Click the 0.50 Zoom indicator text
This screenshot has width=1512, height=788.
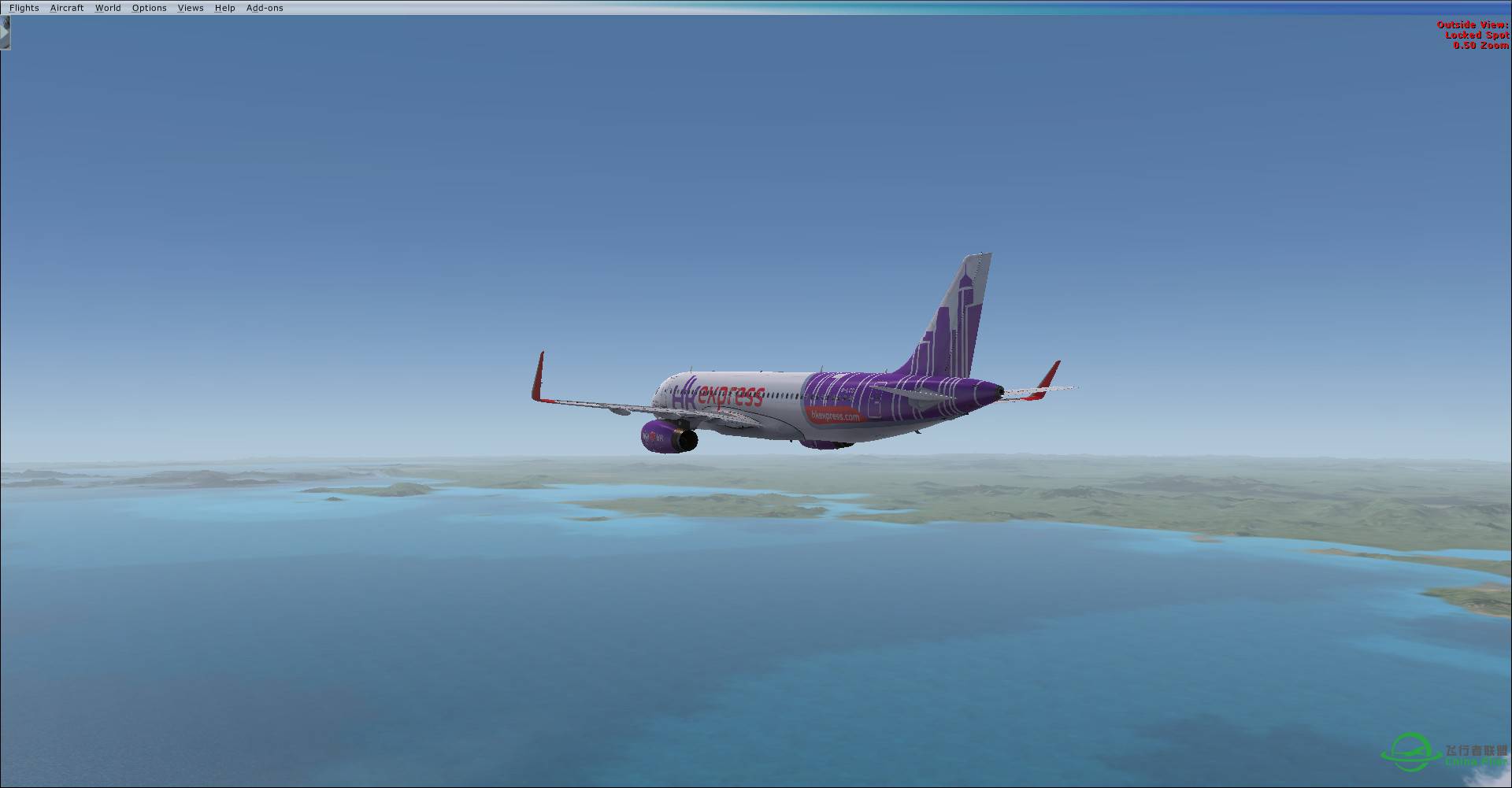(1480, 46)
